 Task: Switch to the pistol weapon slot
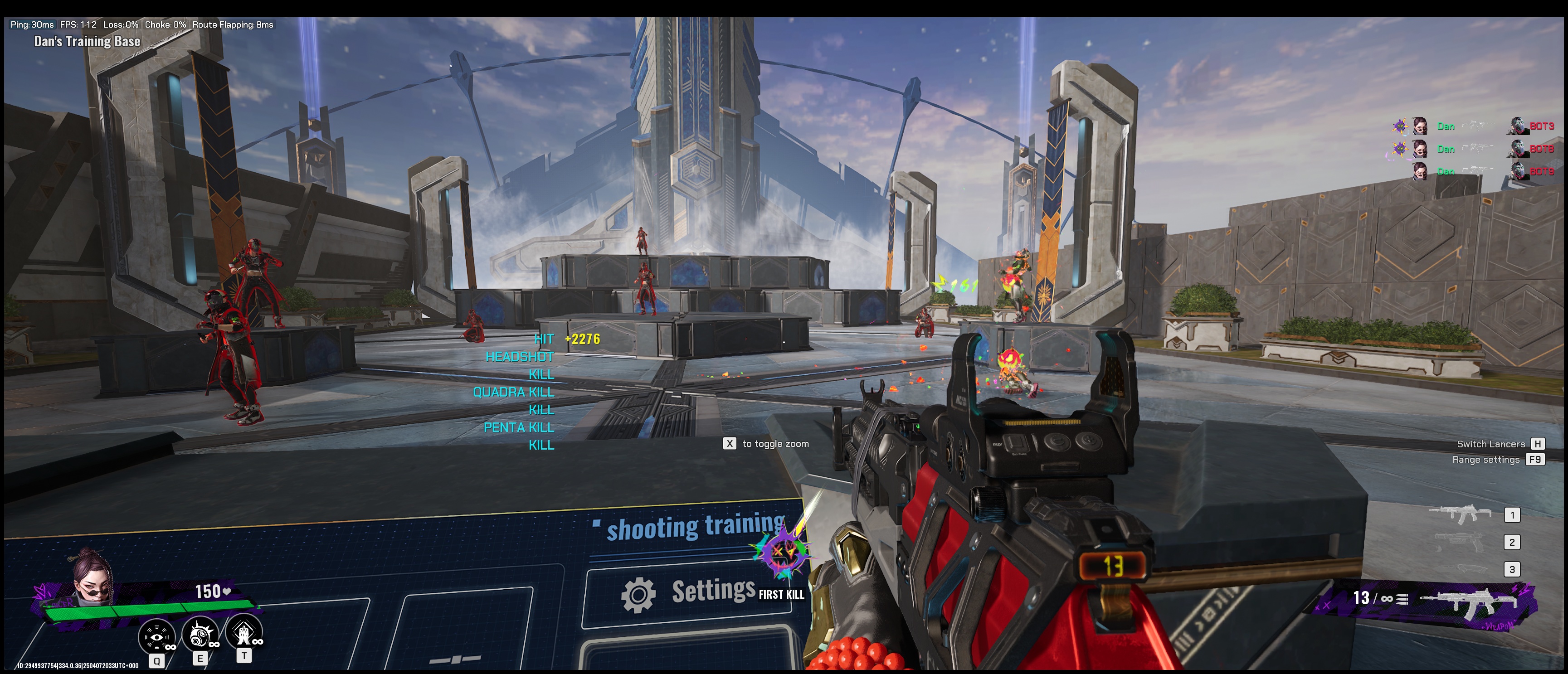click(1460, 541)
